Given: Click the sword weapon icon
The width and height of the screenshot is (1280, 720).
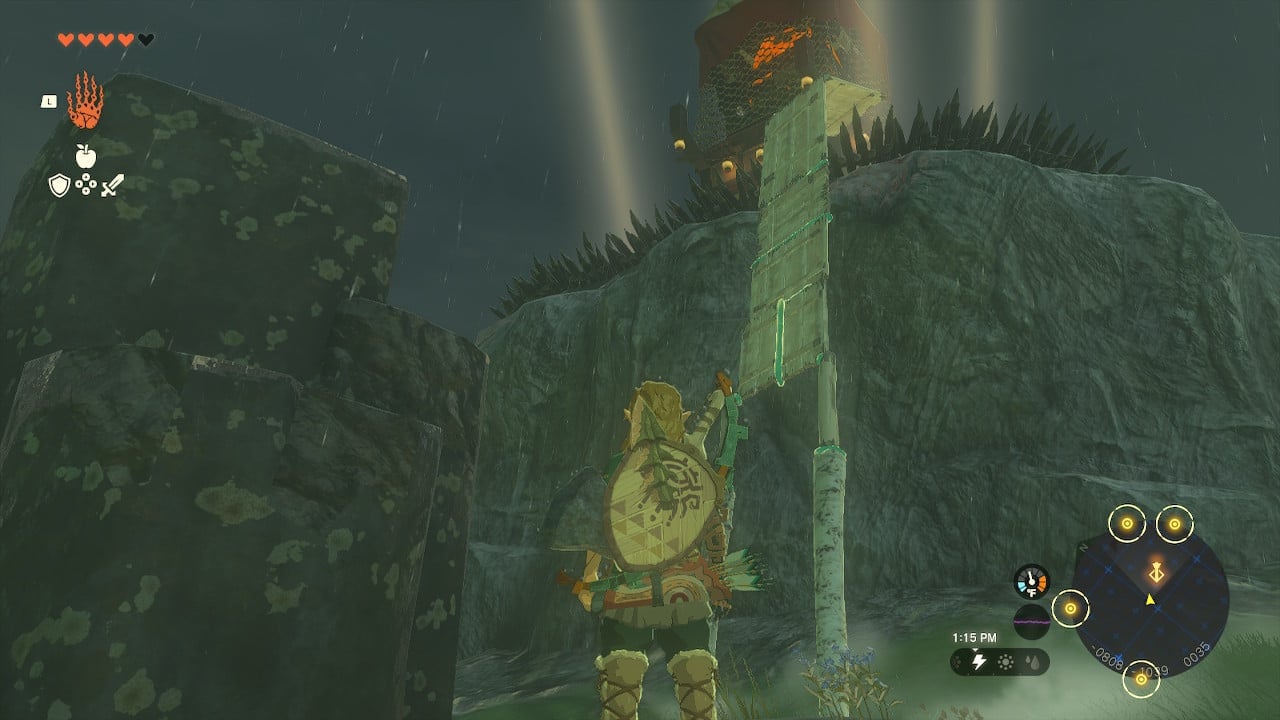Looking at the screenshot, I should coord(113,184).
